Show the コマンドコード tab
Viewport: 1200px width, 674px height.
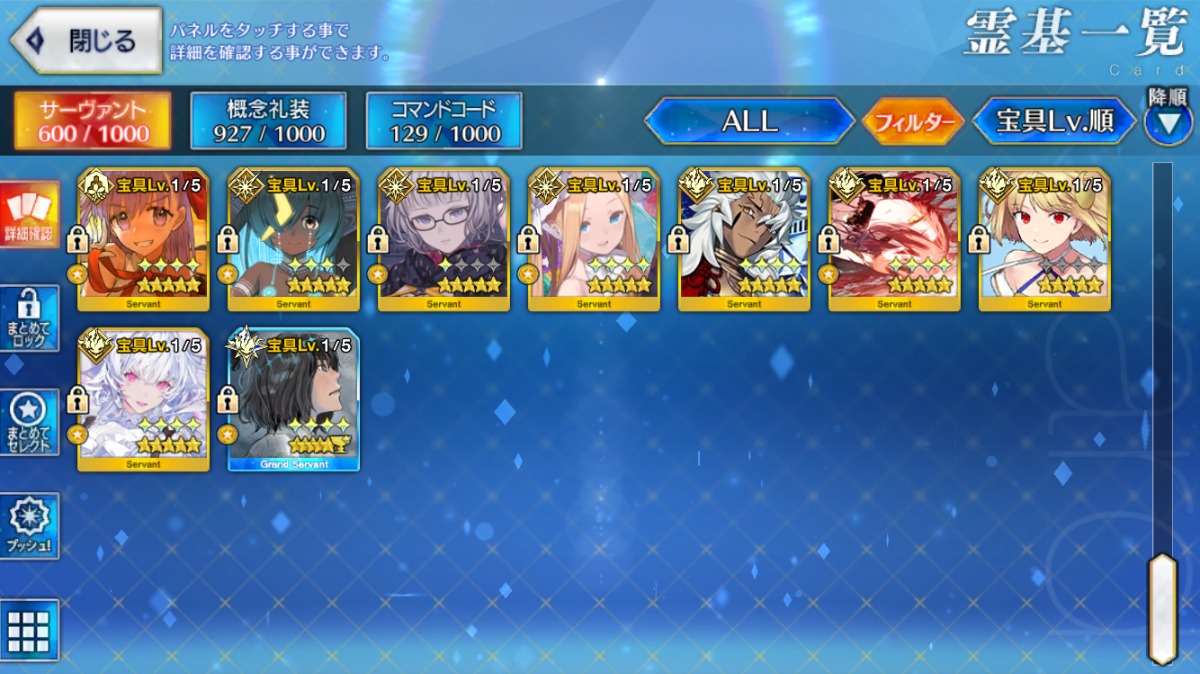(x=444, y=121)
